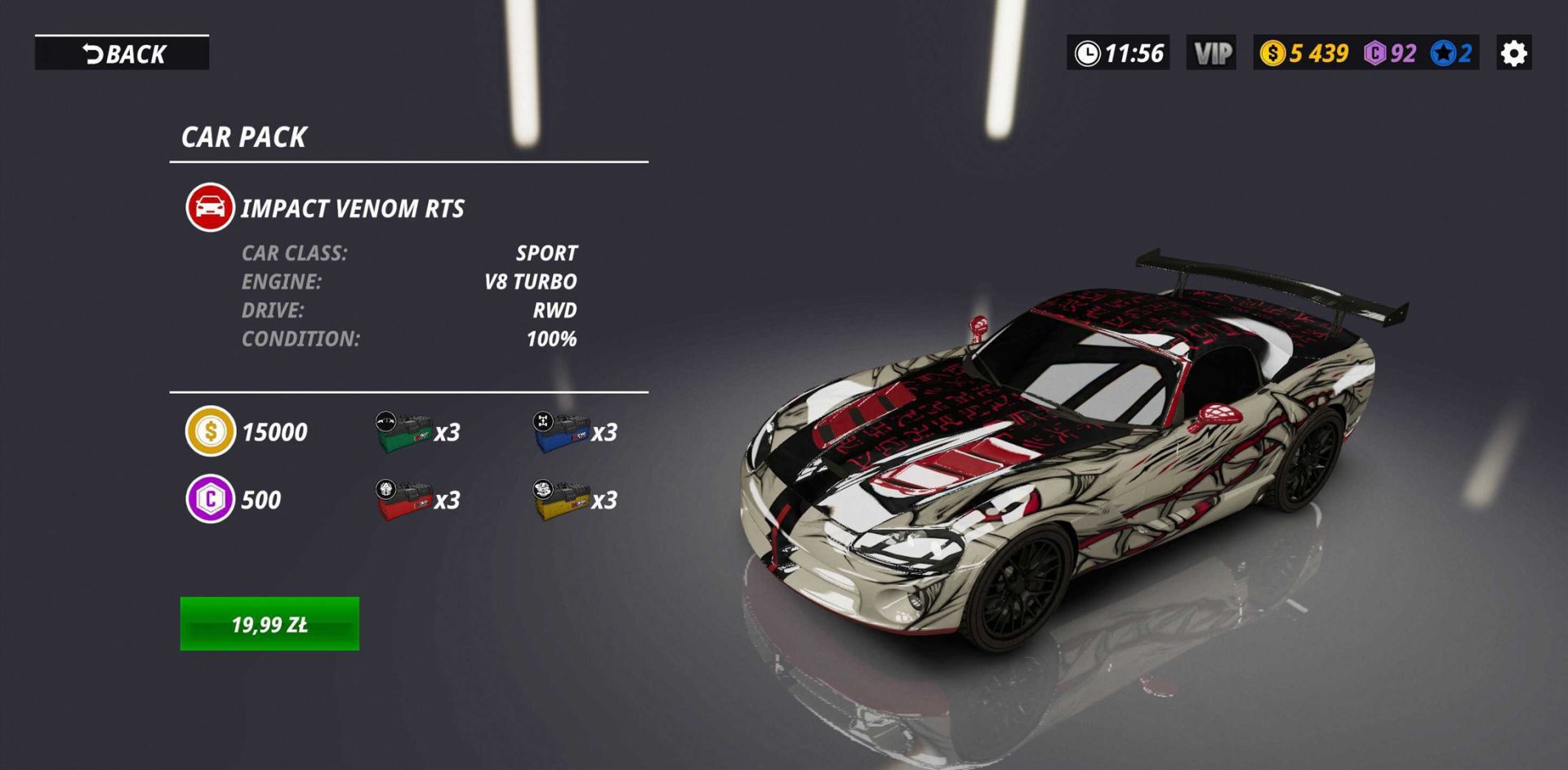
Task: Select the green parts bag reward
Action: pyautogui.click(x=404, y=432)
